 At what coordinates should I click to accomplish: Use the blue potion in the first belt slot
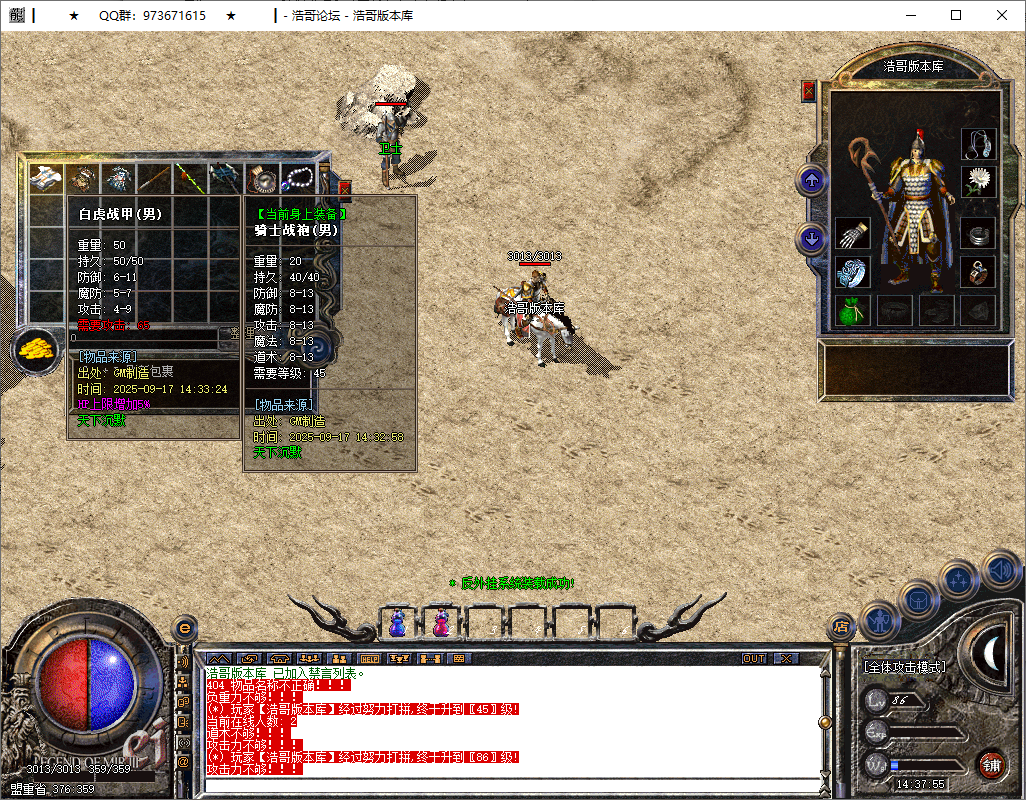[397, 623]
